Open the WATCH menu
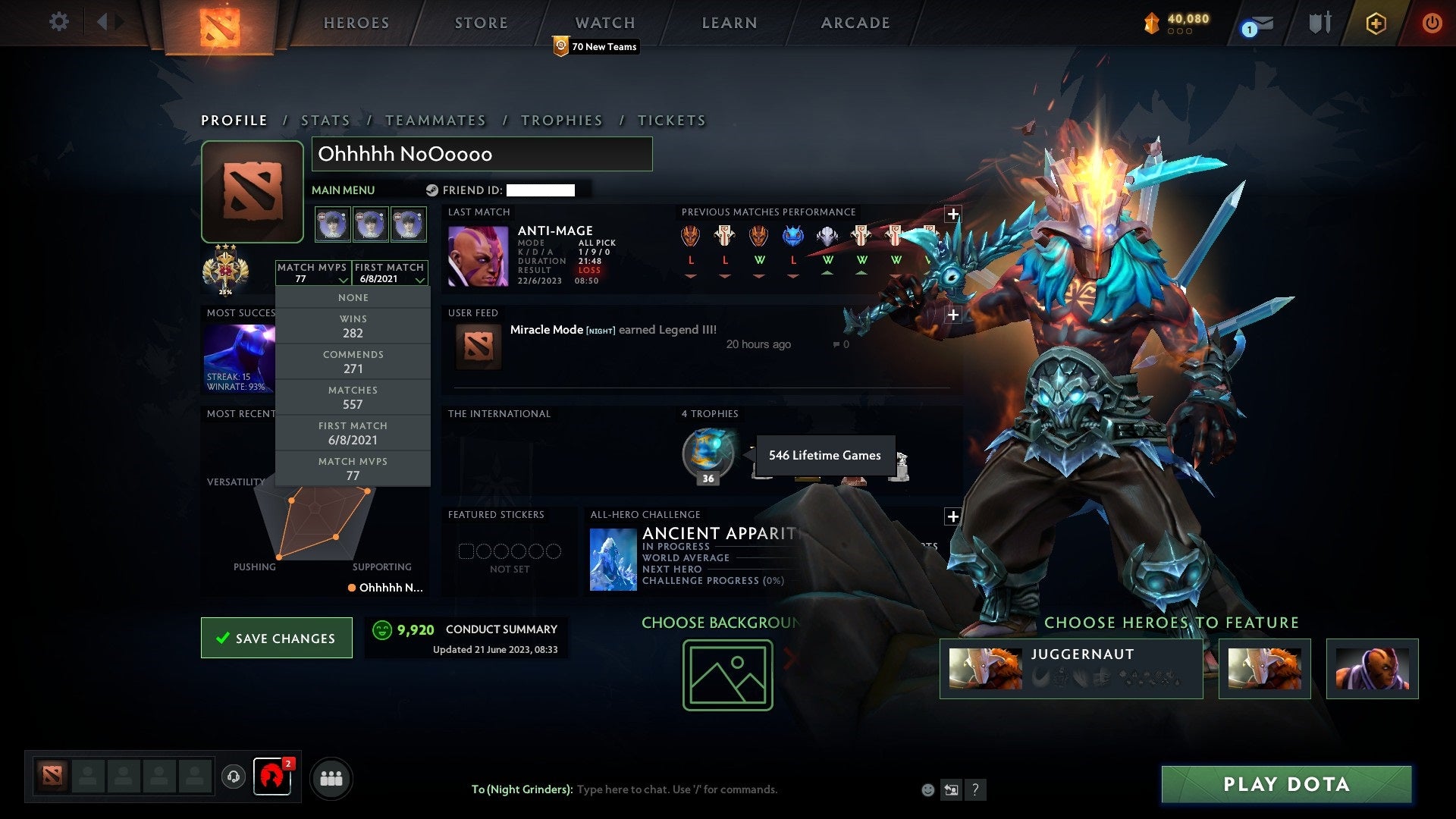Screen dimensions: 1456x819 pyautogui.click(x=604, y=23)
